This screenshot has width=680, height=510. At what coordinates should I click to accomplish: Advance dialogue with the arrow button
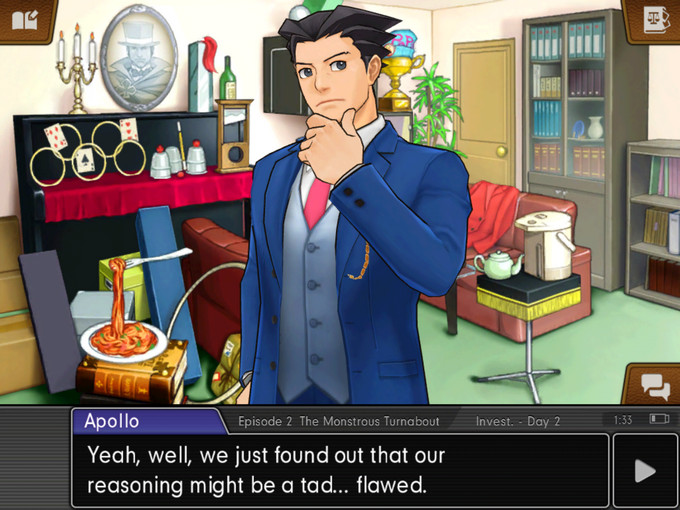pos(645,471)
